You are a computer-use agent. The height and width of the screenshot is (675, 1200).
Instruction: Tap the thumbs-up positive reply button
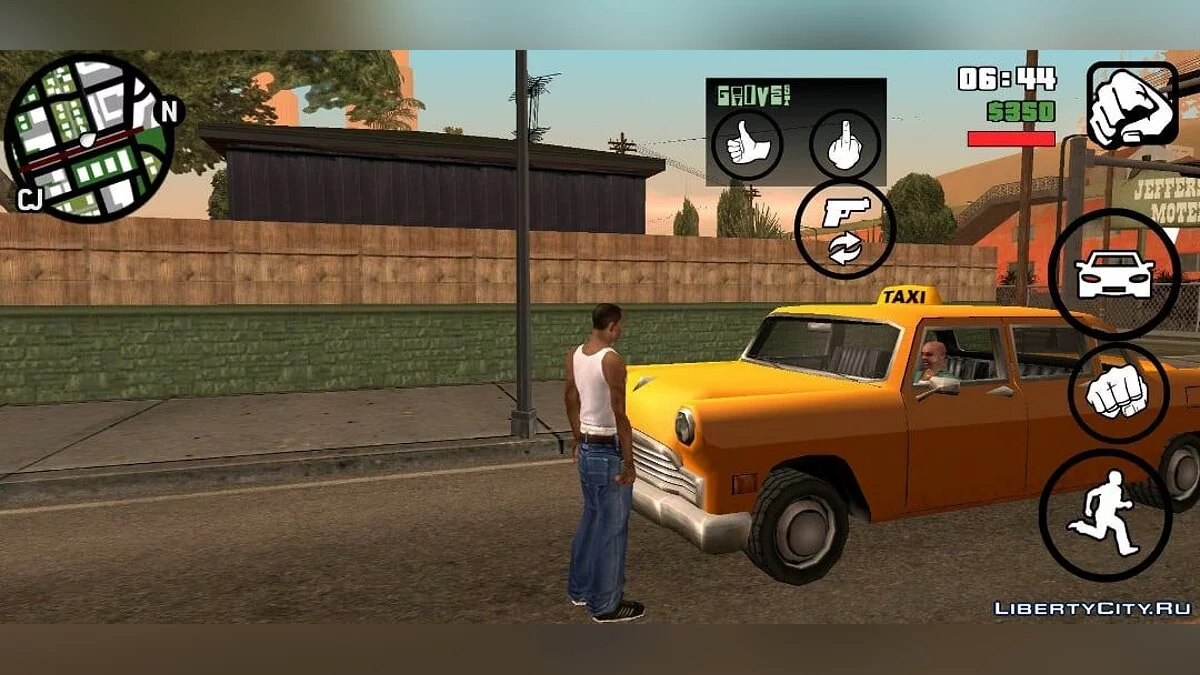[747, 145]
